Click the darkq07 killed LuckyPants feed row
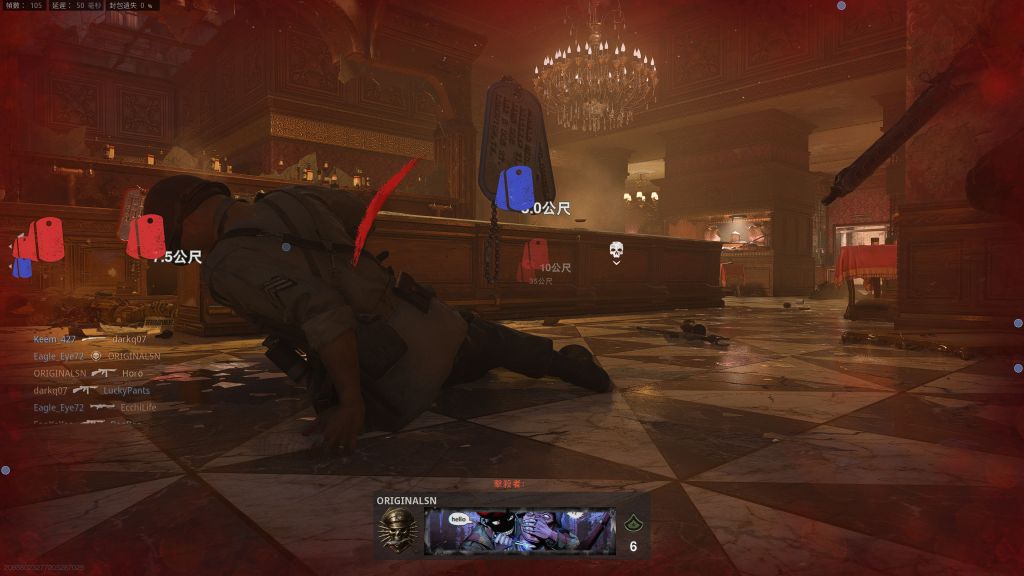The height and width of the screenshot is (576, 1024). tap(91, 390)
